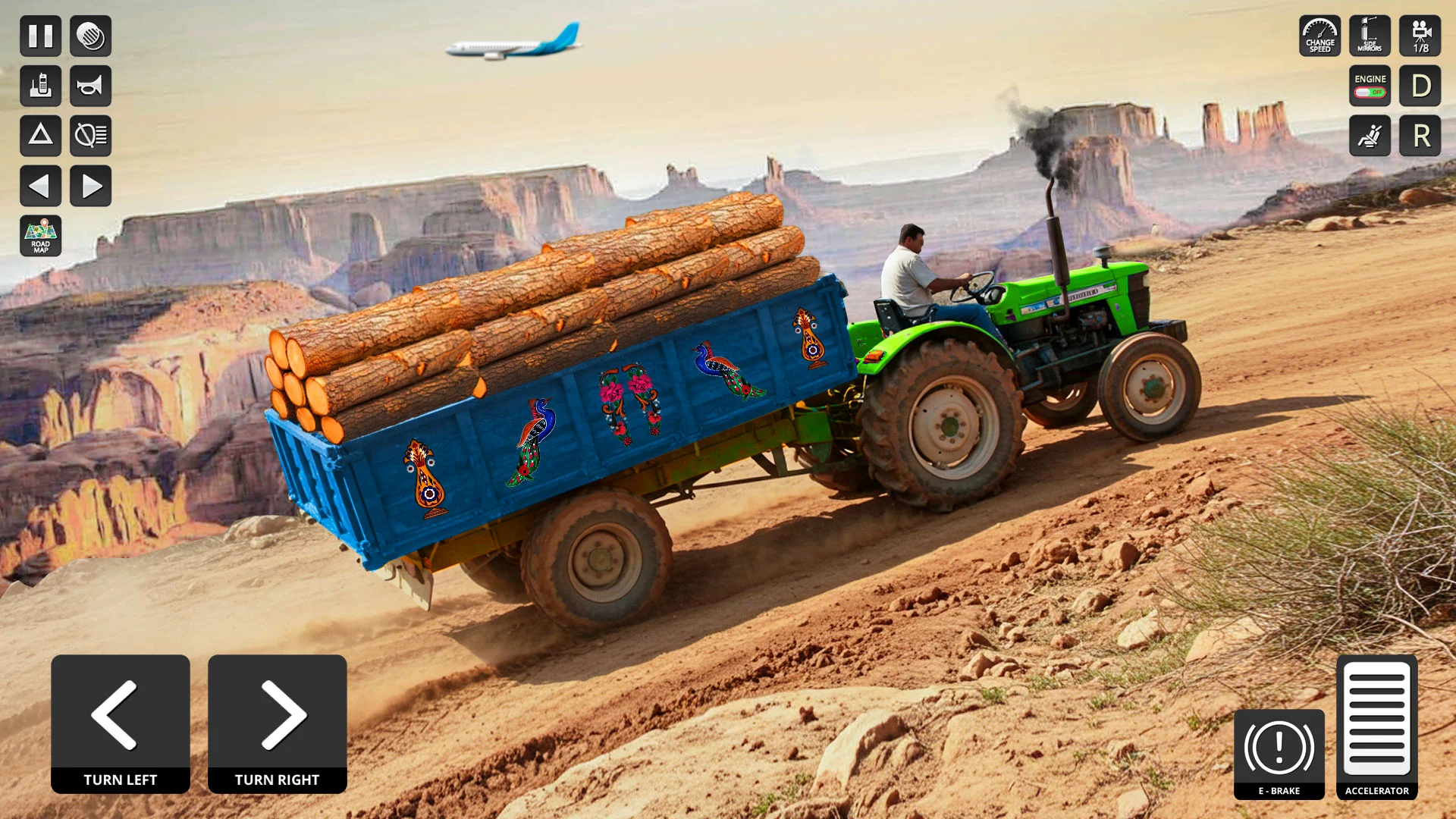Screen dimensions: 1456x819
Task: Shift into Drive gear D
Action: pos(1420,86)
